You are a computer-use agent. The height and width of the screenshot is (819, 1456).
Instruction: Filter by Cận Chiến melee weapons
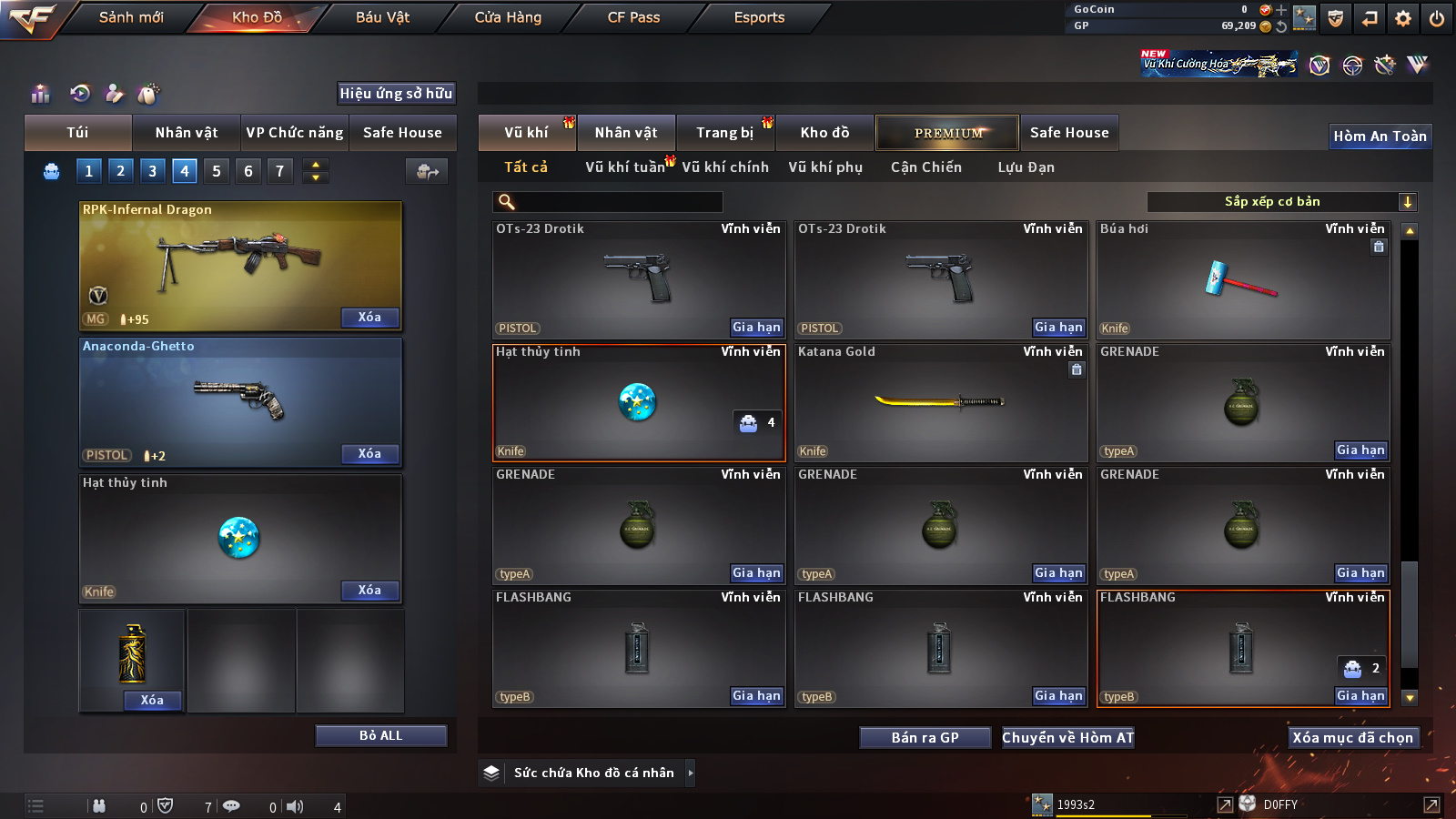[x=925, y=167]
